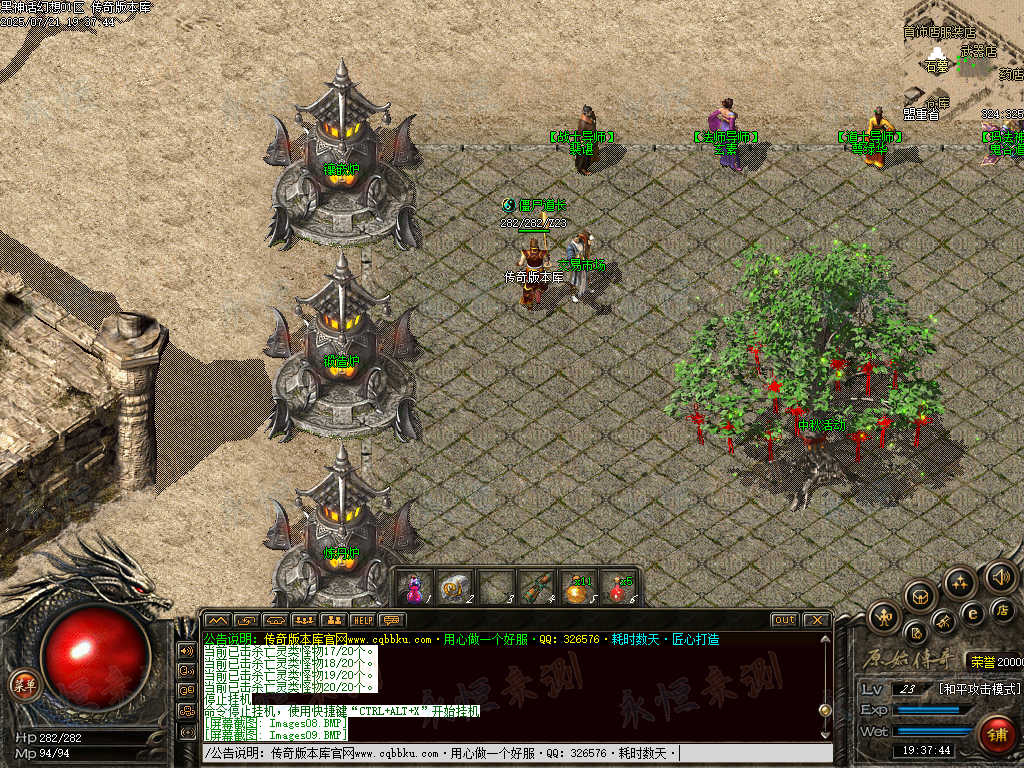Image resolution: width=1024 pixels, height=768 pixels.
Task: Open the bag via treasure chest button
Action: pos(920,597)
